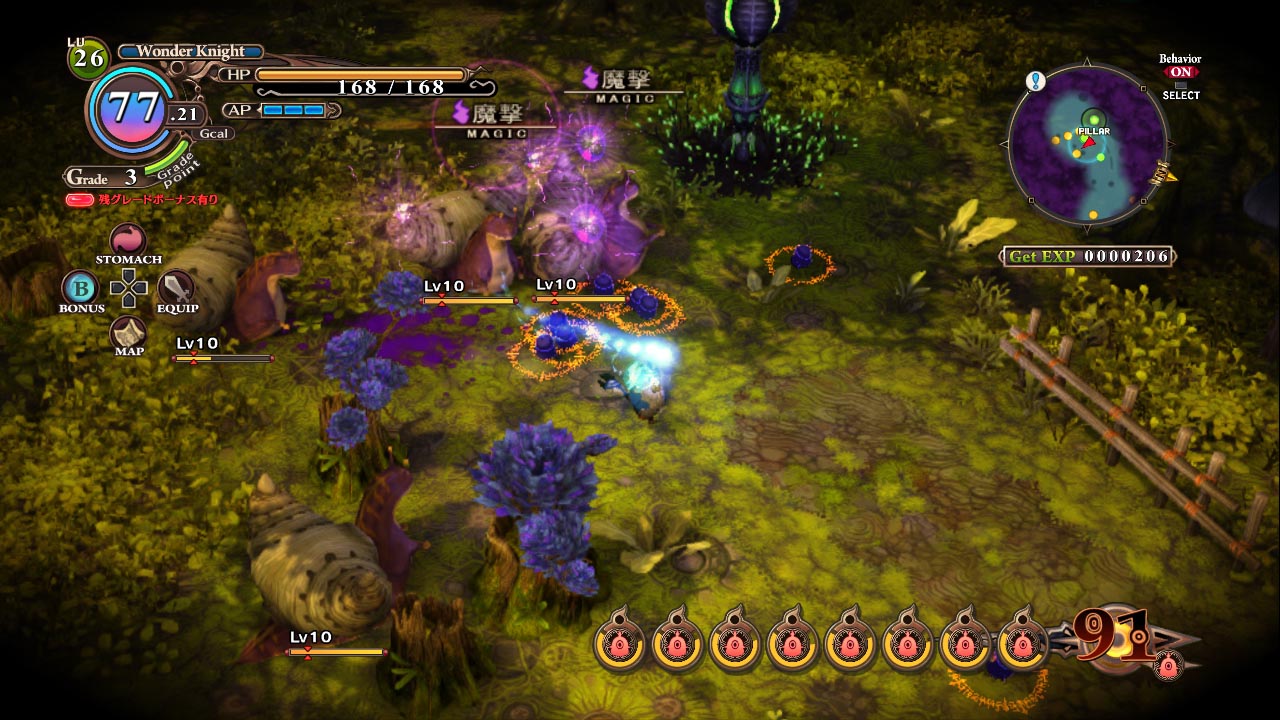This screenshot has height=720, width=1280.
Task: Toggle the Behavior ON indicator
Action: click(1181, 72)
